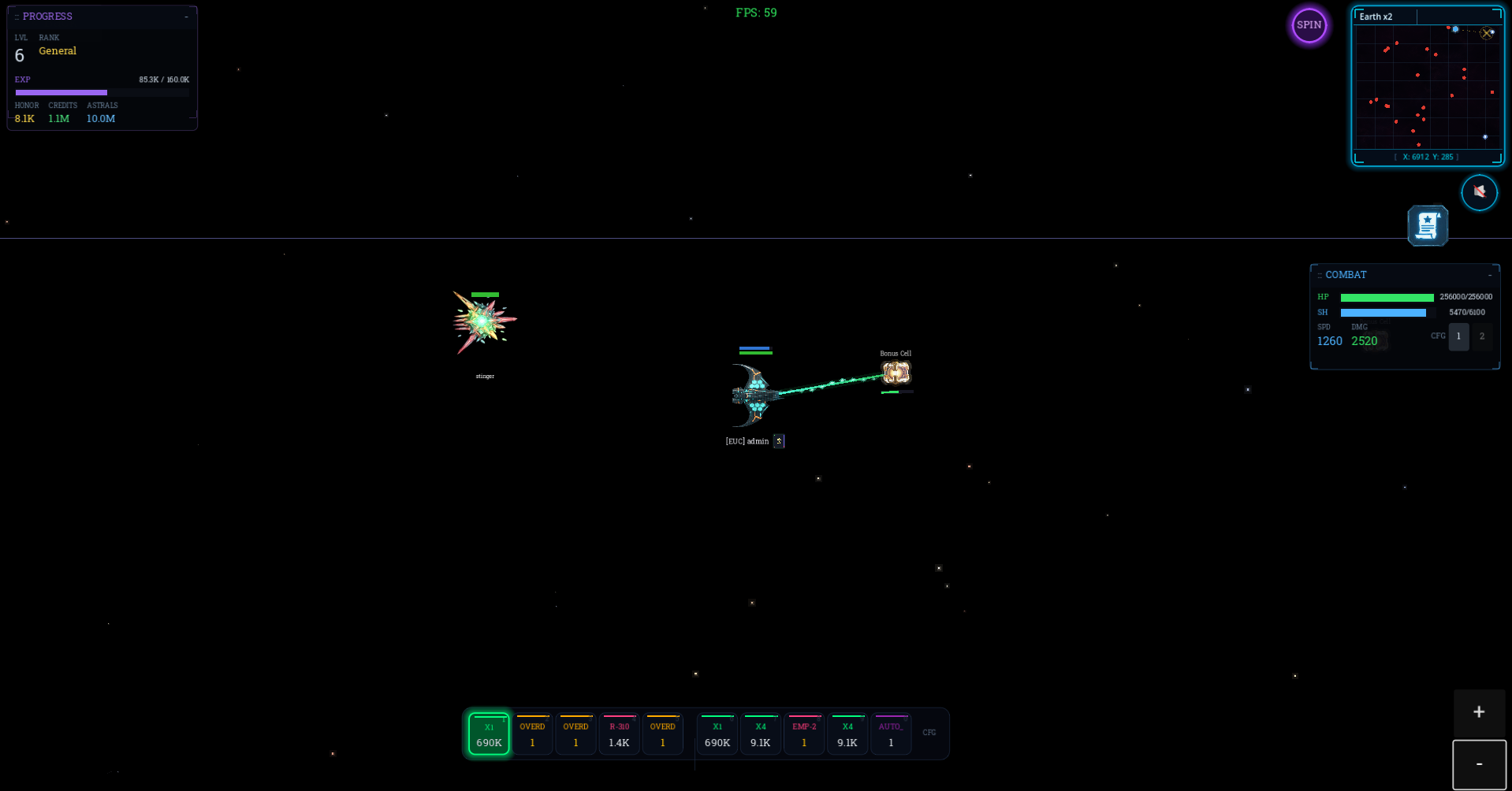The width and height of the screenshot is (1512, 791).
Task: Toggle the mute sound icon
Action: click(x=1479, y=192)
